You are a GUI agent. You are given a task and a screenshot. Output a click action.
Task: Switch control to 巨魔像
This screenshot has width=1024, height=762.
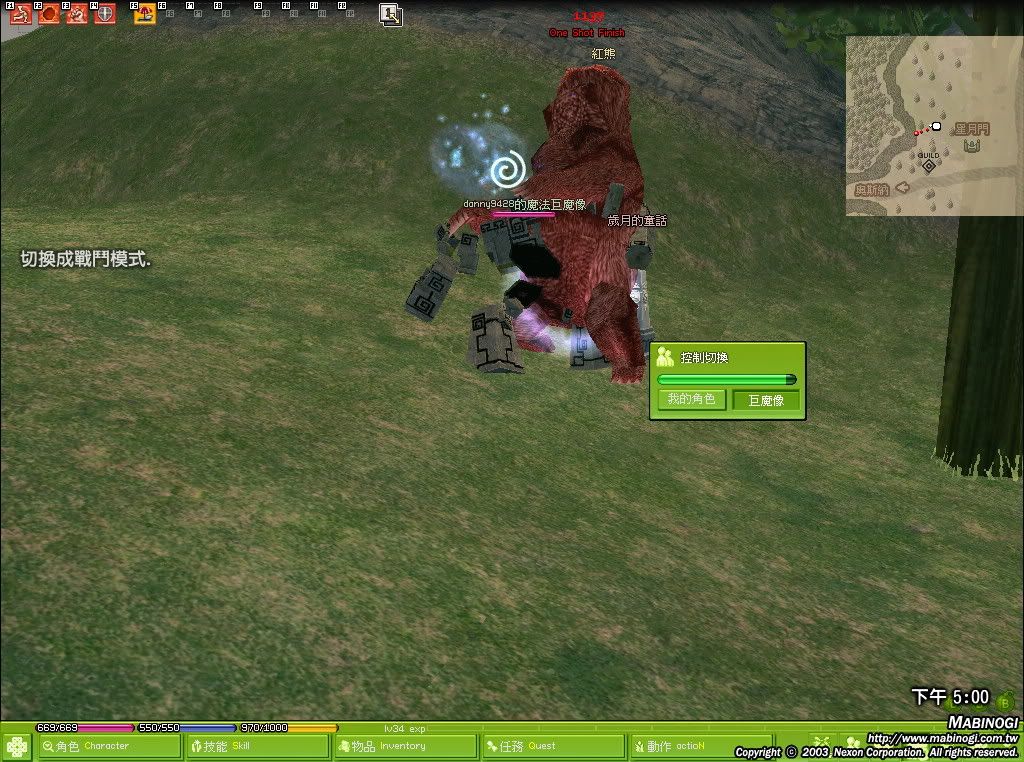766,401
